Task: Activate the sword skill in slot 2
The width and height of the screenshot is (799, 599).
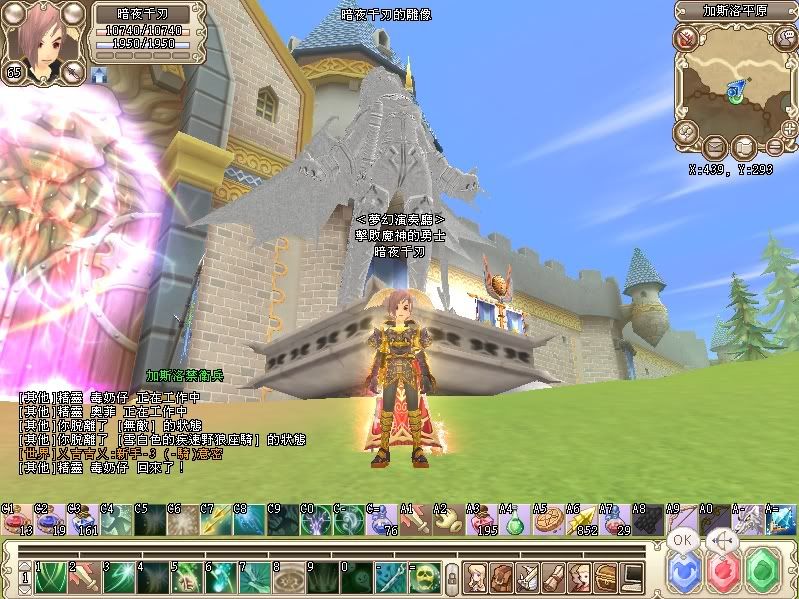Action: (86, 576)
